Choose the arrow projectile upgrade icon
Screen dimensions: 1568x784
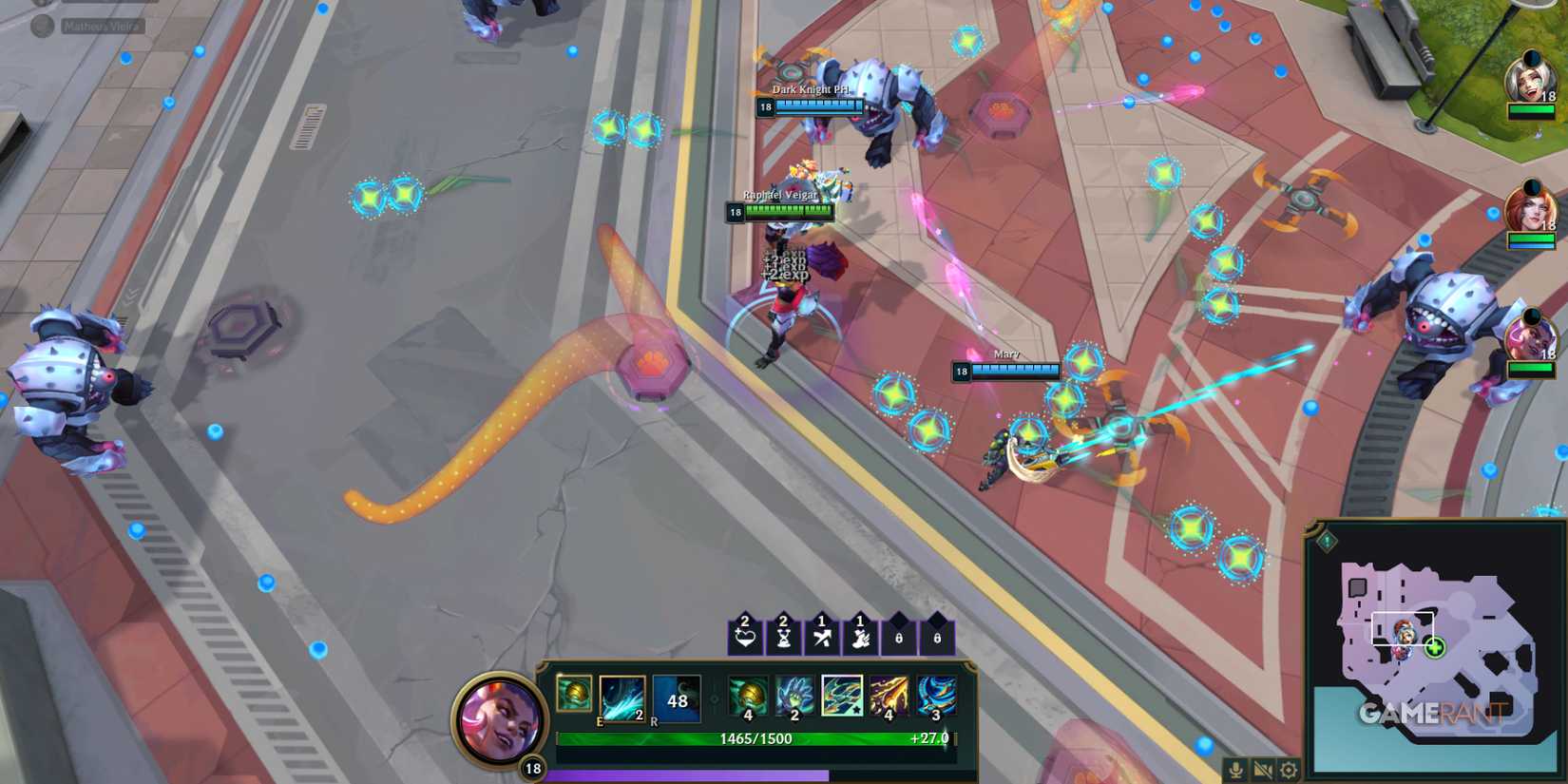[x=822, y=637]
